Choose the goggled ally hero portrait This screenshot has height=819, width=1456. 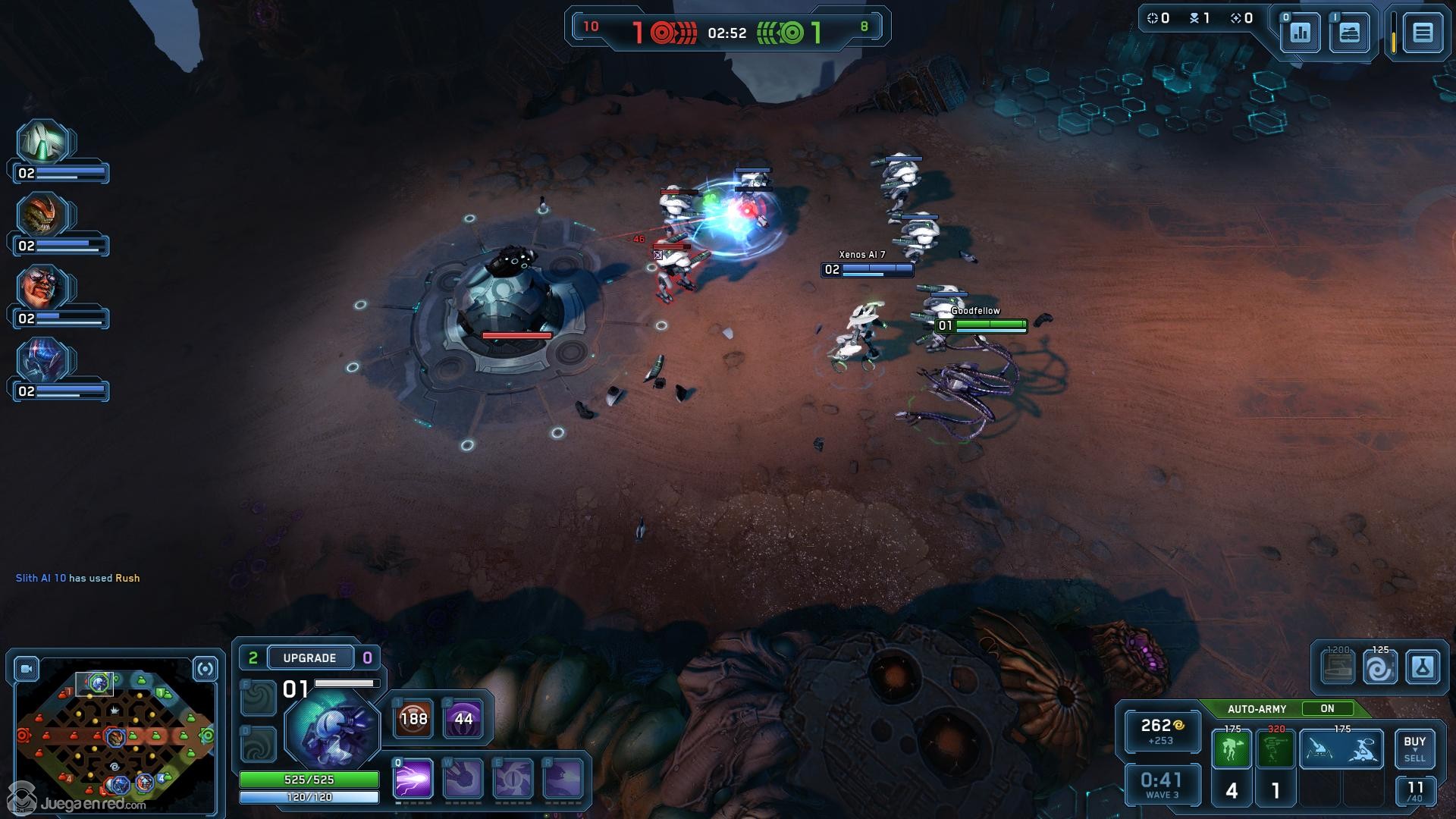44,287
